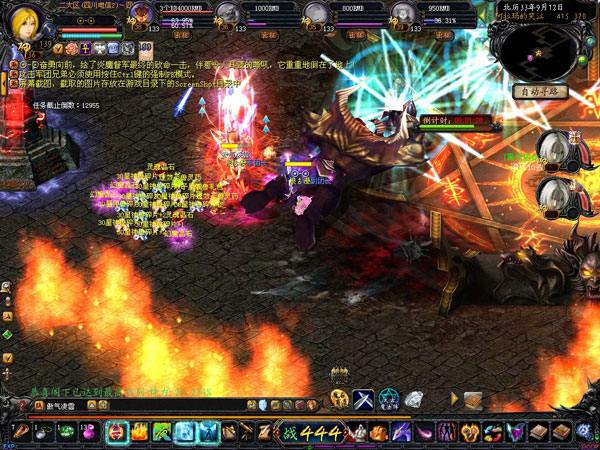This screenshot has width=600, height=450.
Task: Select the first party member portrait at top
Action: point(142,14)
